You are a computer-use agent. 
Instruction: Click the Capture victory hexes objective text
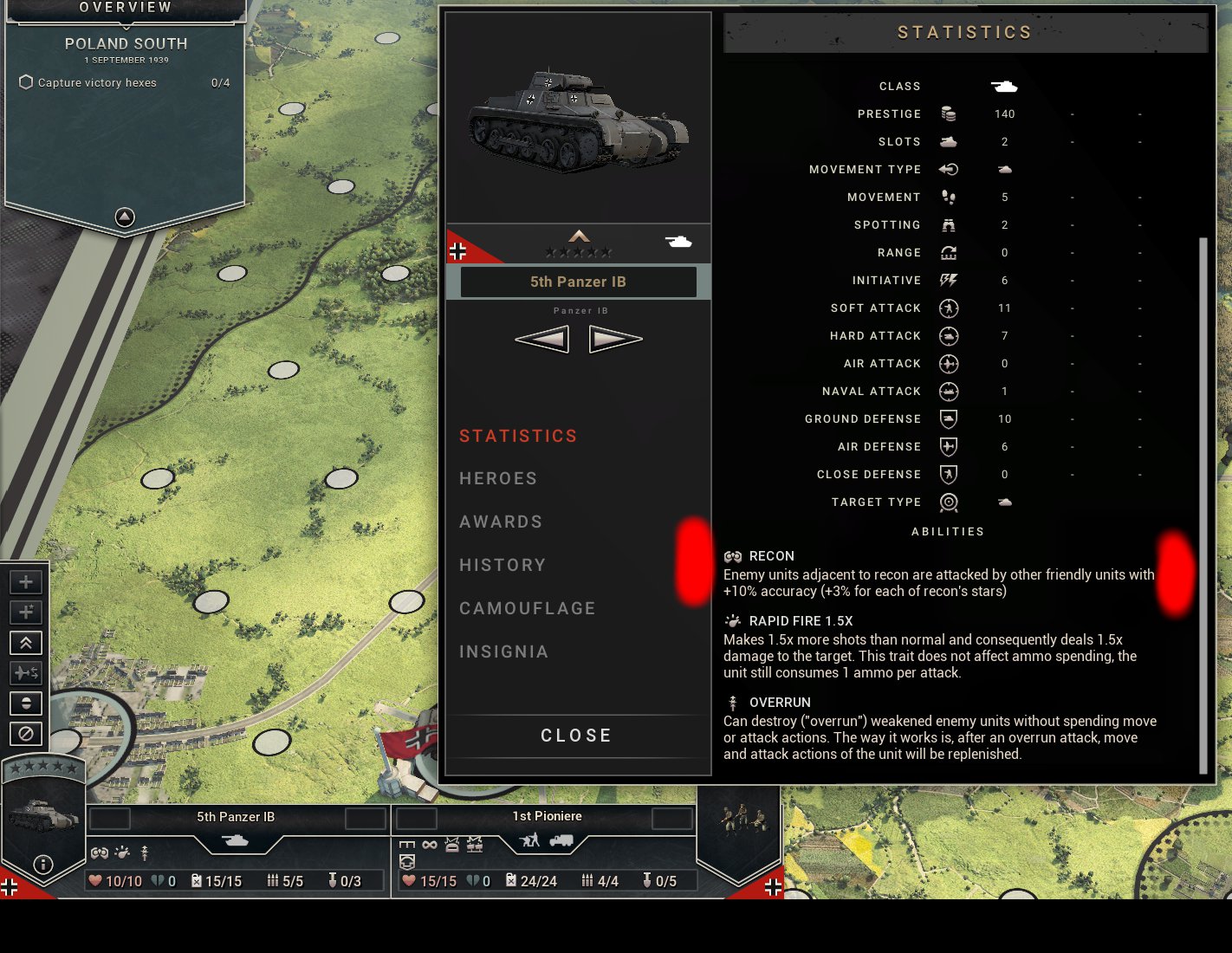click(x=96, y=82)
